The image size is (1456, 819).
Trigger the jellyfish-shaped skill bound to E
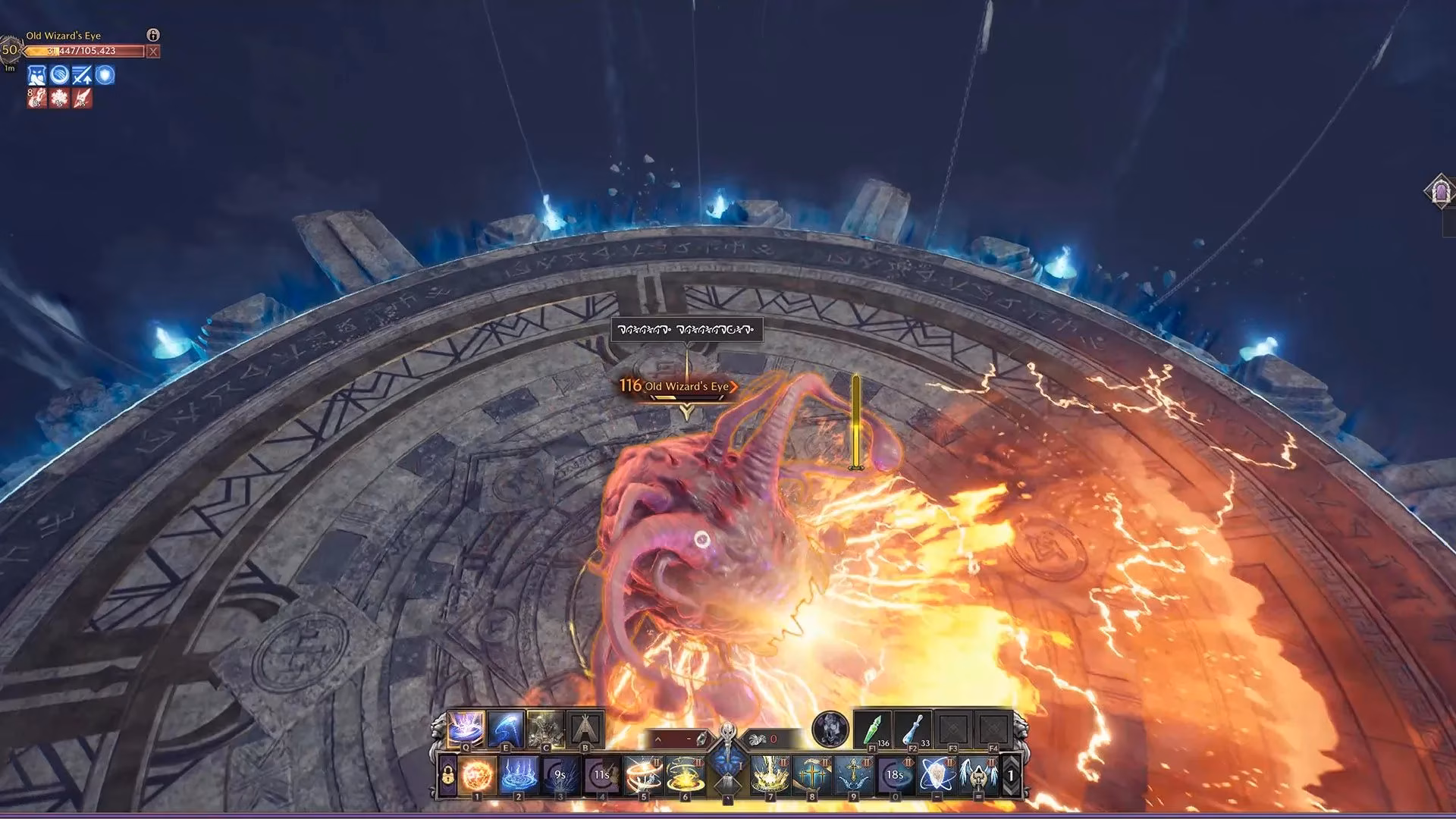[x=506, y=728]
